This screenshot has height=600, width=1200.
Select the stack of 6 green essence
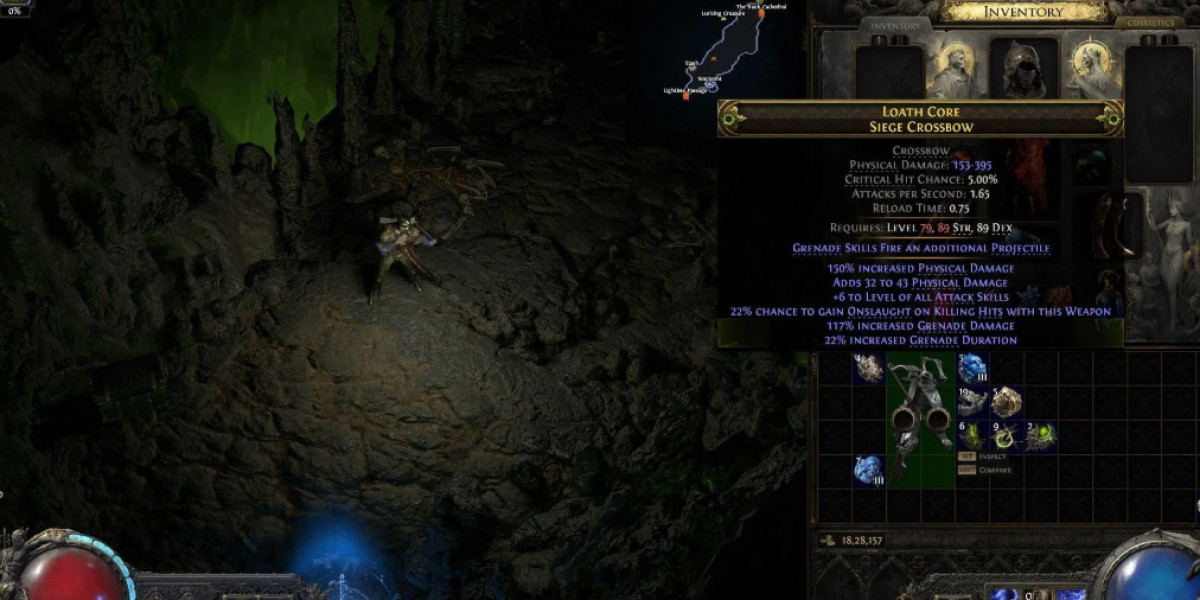972,435
